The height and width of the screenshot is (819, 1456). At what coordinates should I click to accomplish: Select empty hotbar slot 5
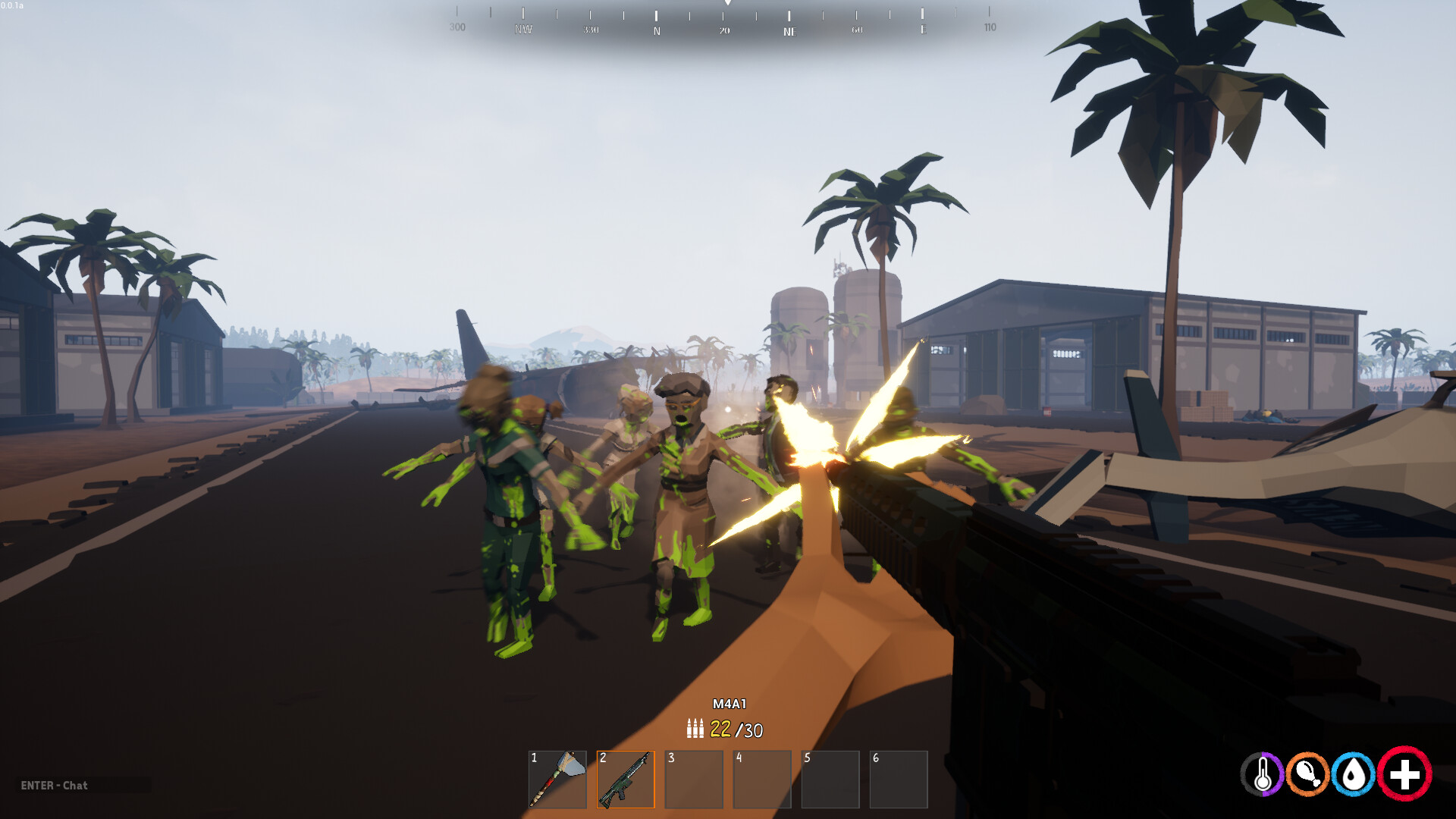point(830,779)
